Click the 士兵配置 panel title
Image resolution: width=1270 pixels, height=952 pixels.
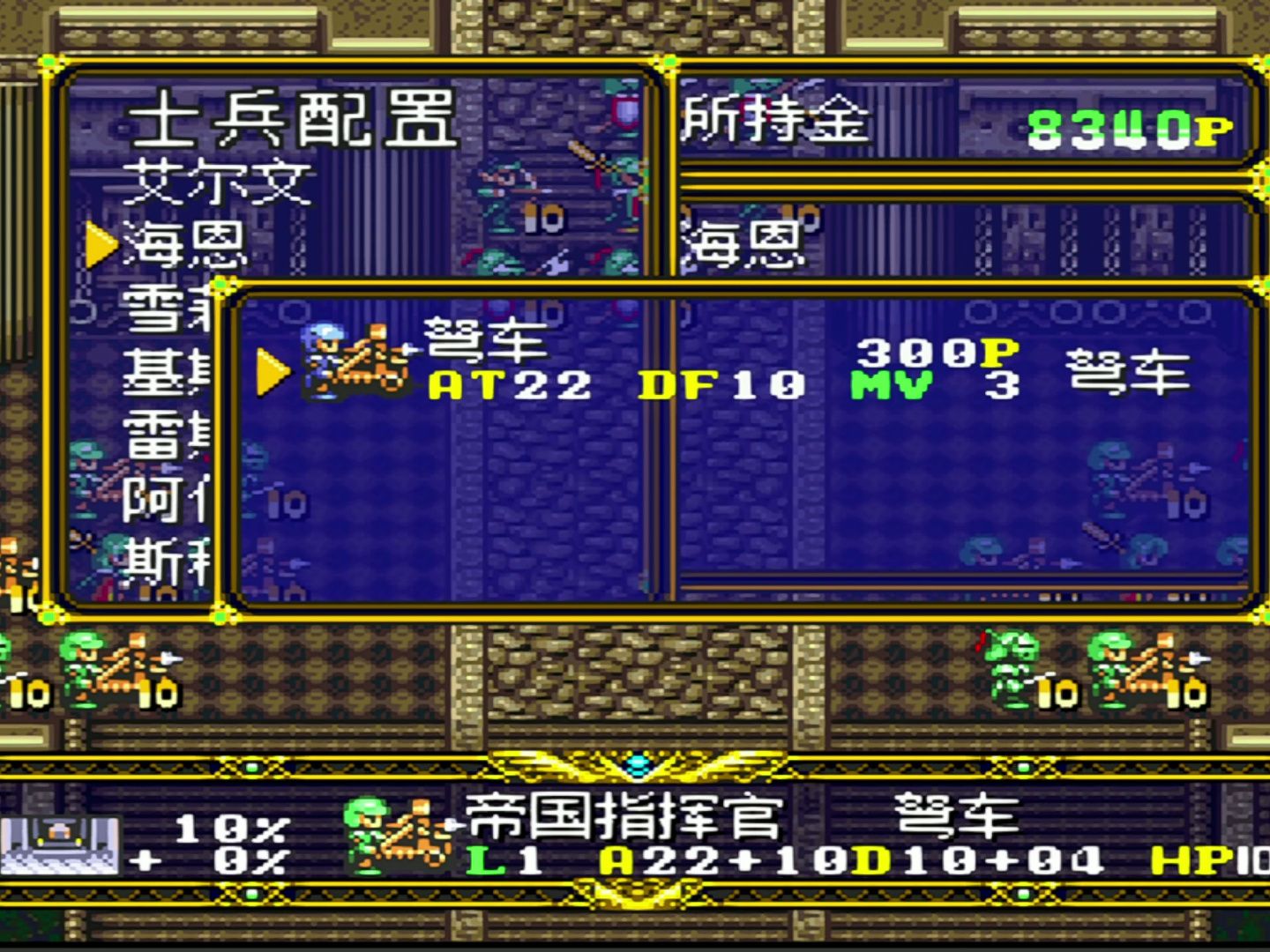click(291, 119)
